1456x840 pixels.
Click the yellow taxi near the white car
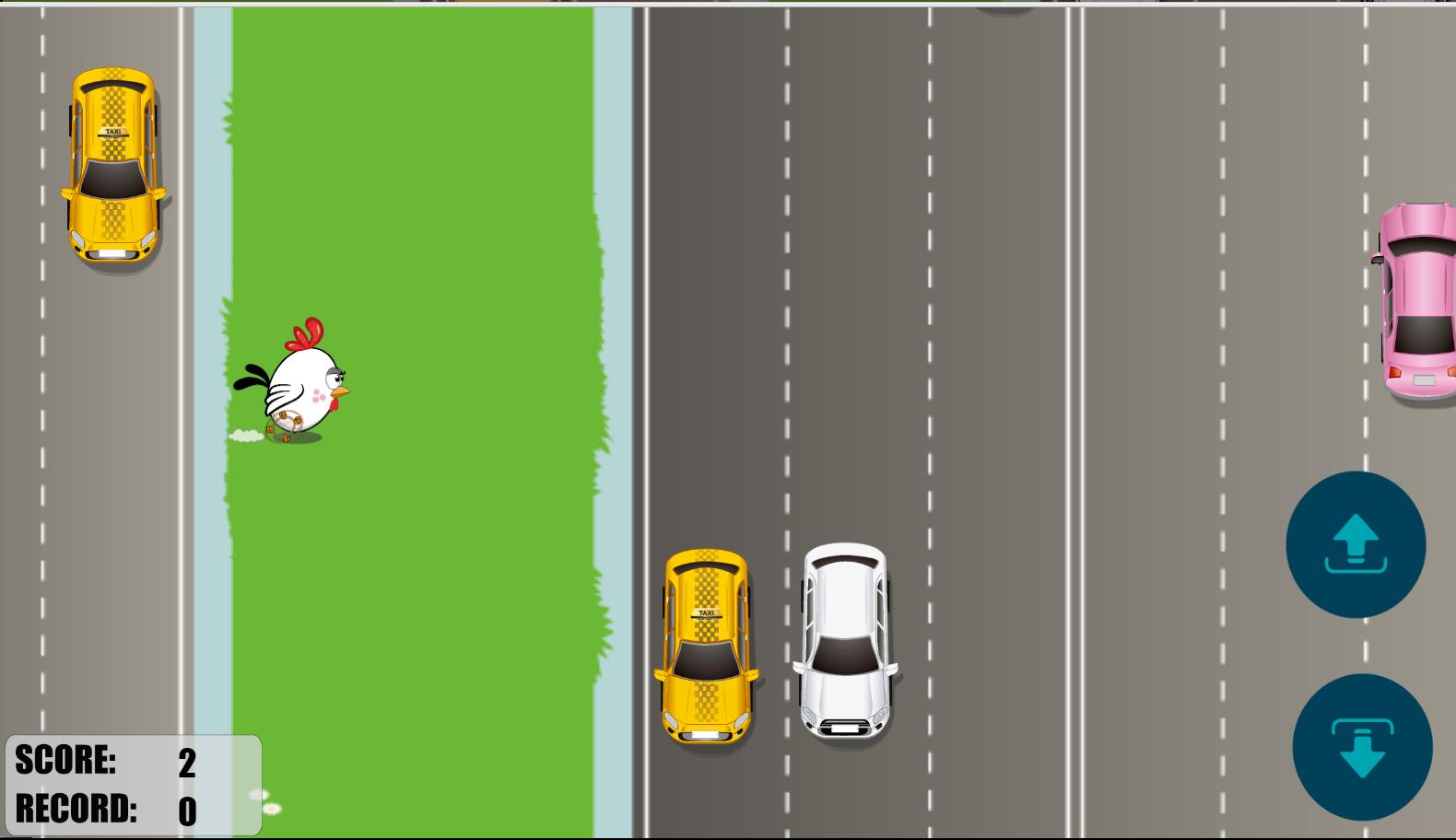706,645
